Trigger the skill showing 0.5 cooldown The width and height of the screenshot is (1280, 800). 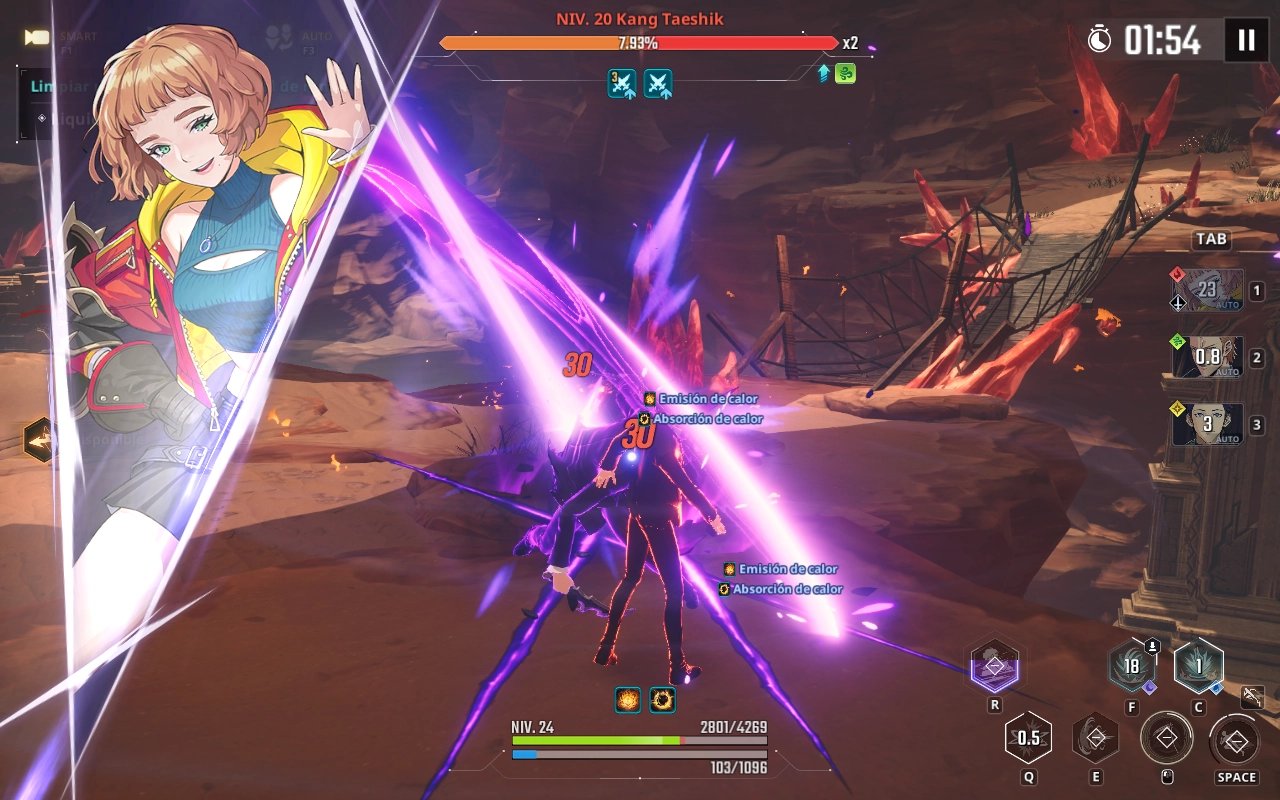coord(1029,738)
